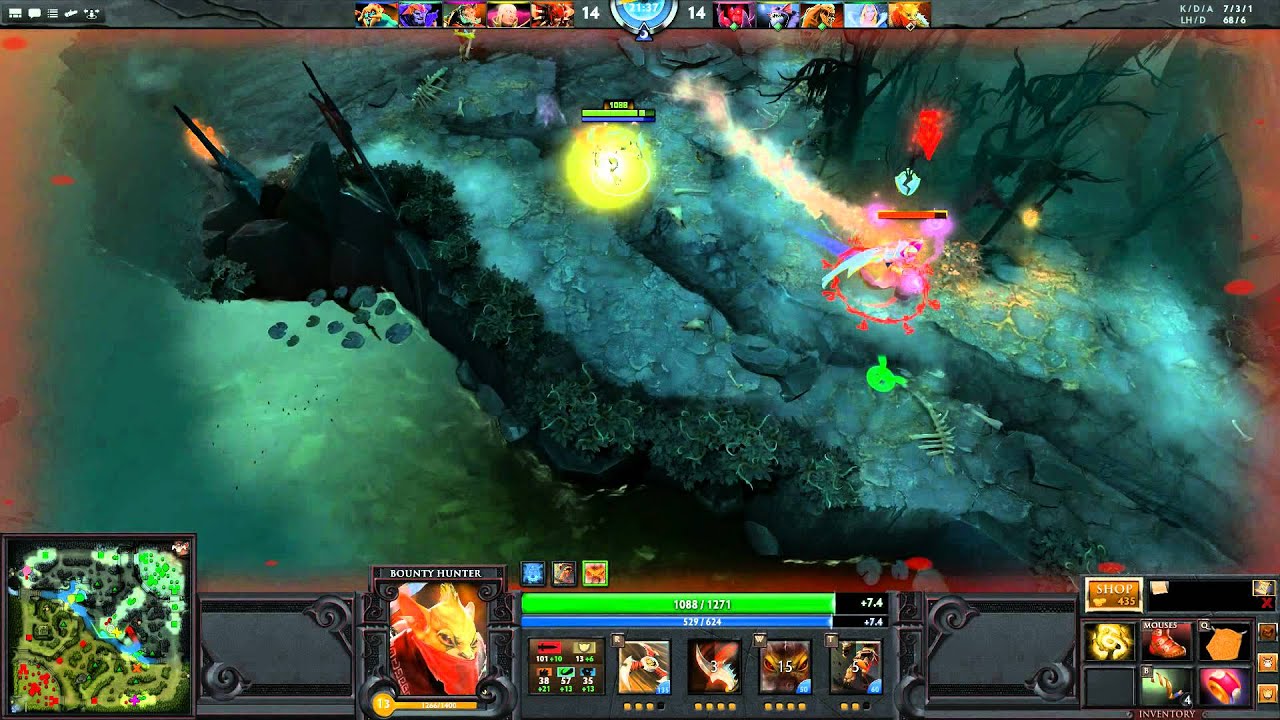Cast the Shuriken Toss ability
1280x720 pixels.
point(644,667)
